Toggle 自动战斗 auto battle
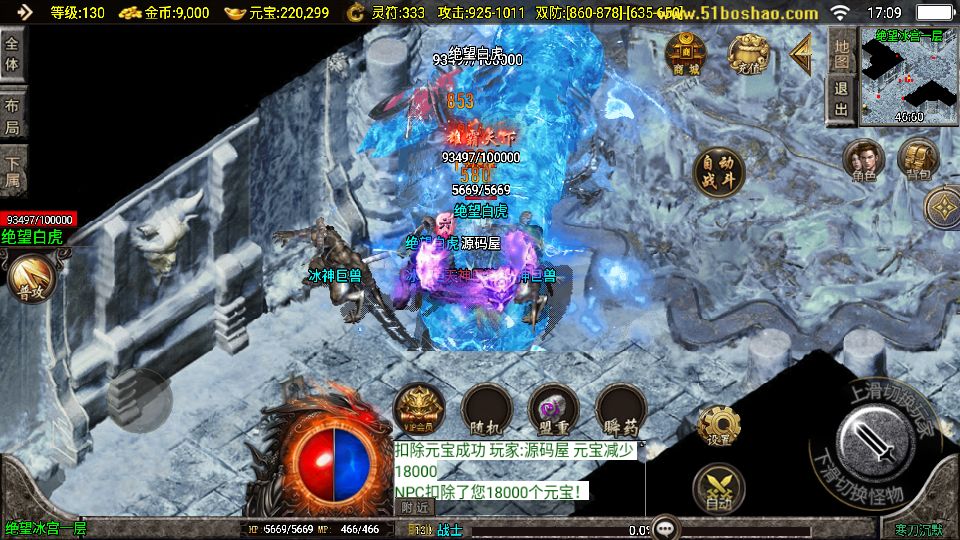The height and width of the screenshot is (540, 960). 718,172
